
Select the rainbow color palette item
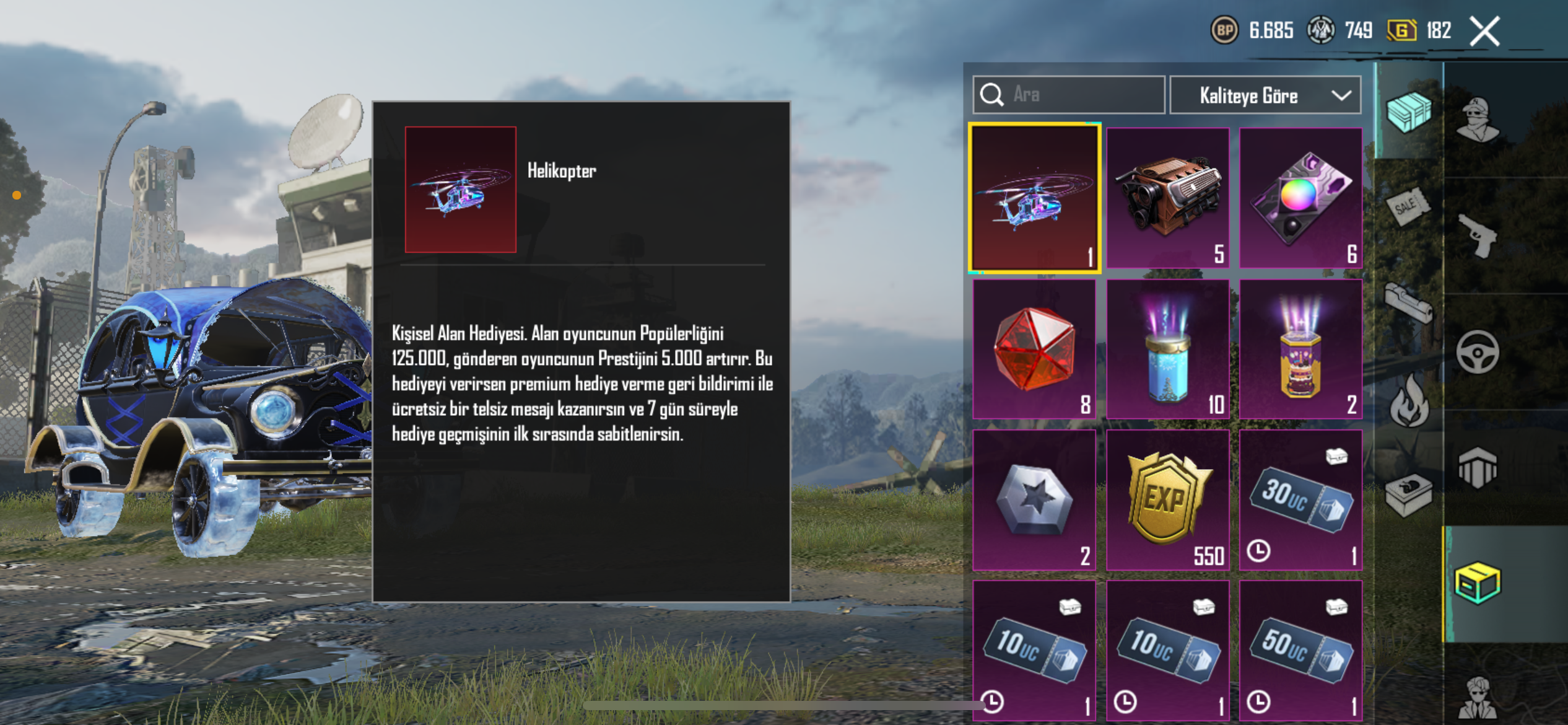1300,198
